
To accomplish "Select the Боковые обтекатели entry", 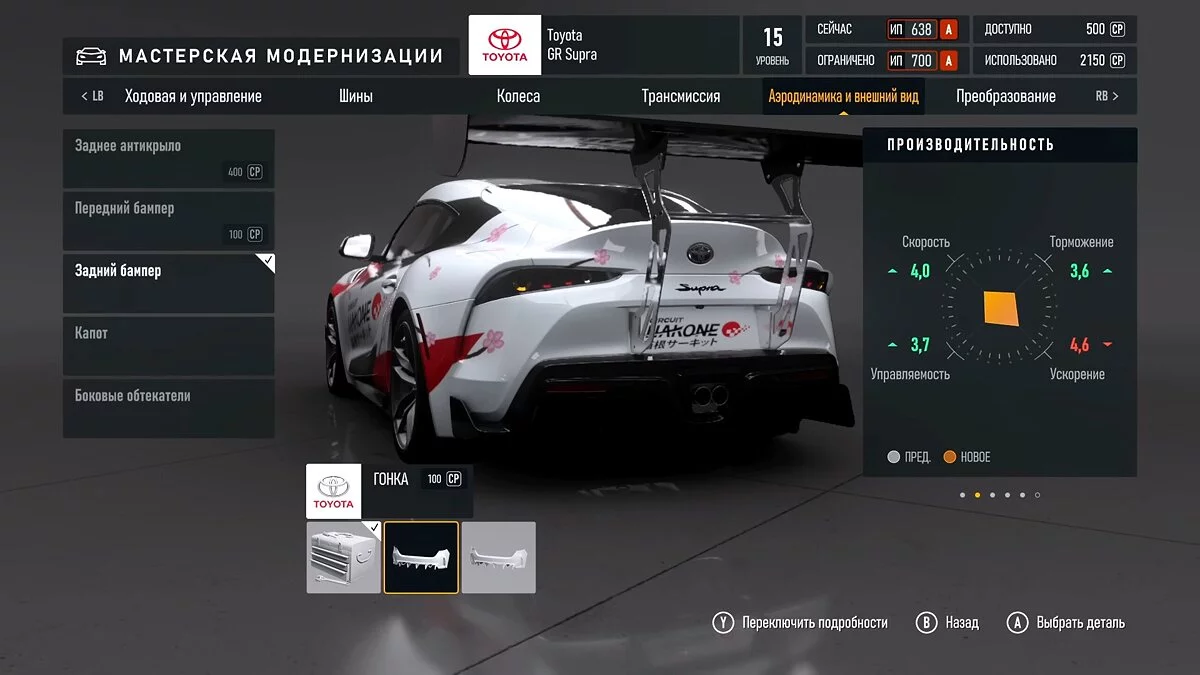I will [x=168, y=408].
